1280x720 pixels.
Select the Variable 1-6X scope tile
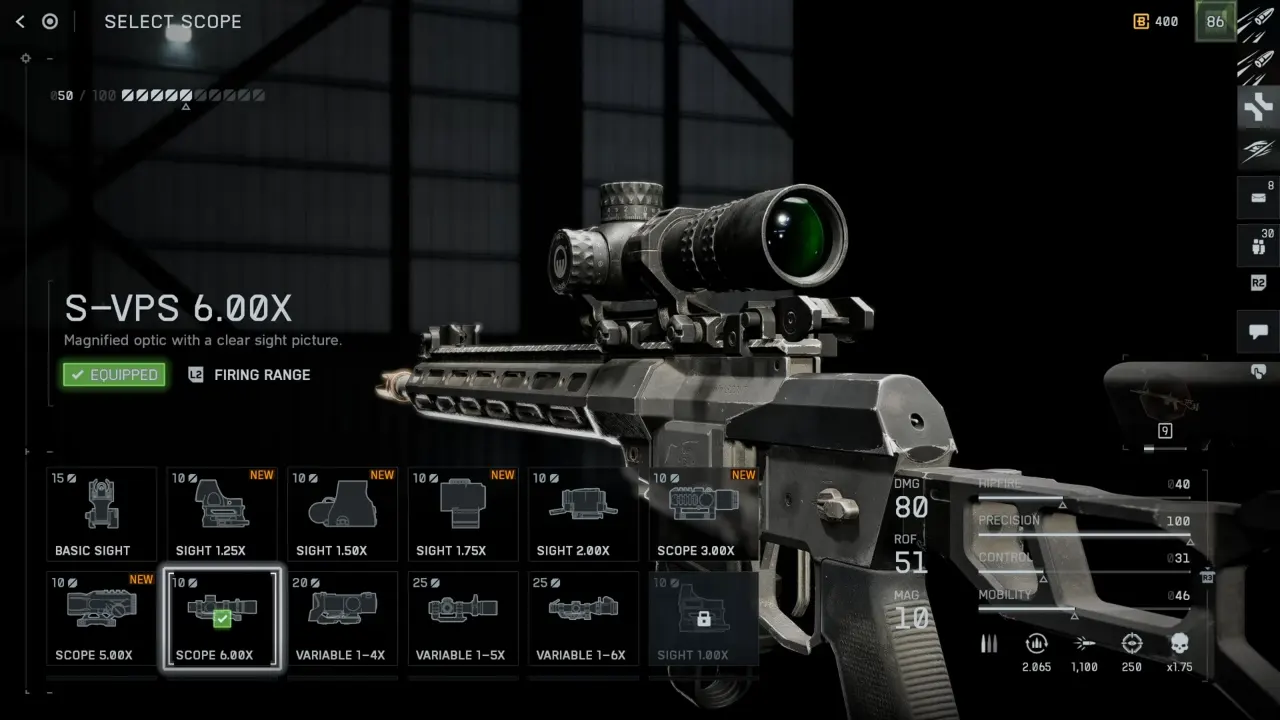583,618
